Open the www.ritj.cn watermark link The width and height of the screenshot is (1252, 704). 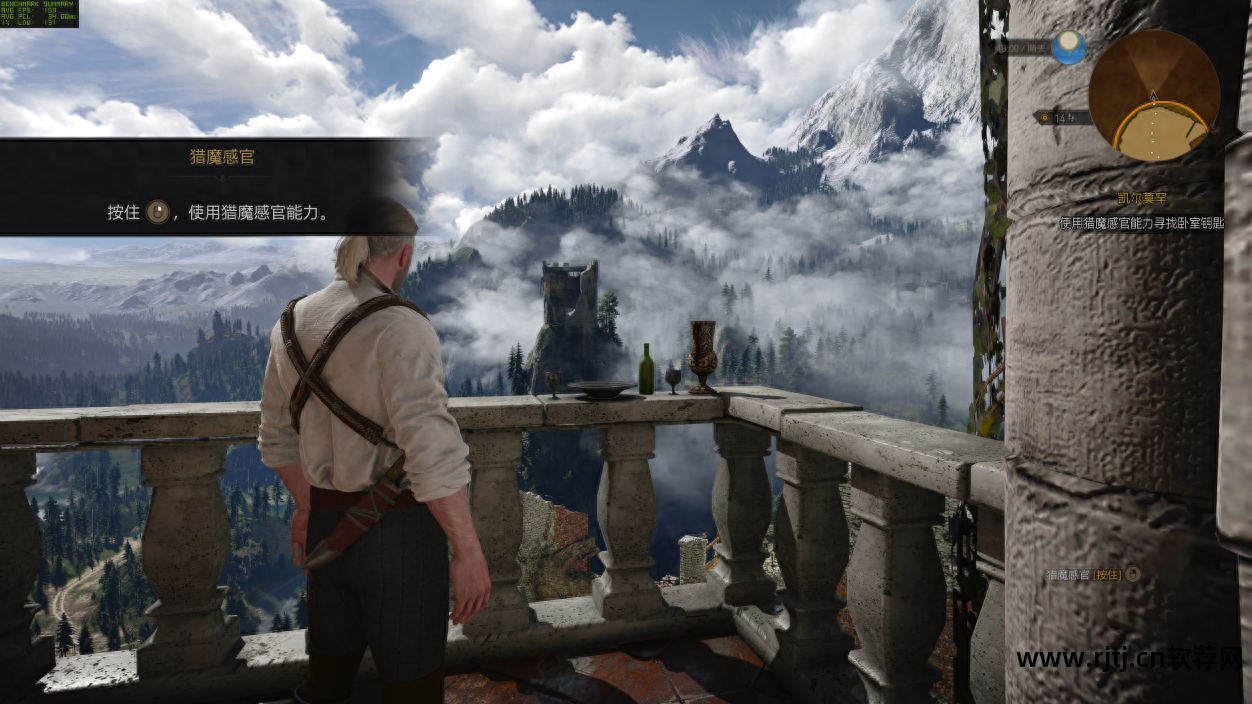click(1128, 658)
